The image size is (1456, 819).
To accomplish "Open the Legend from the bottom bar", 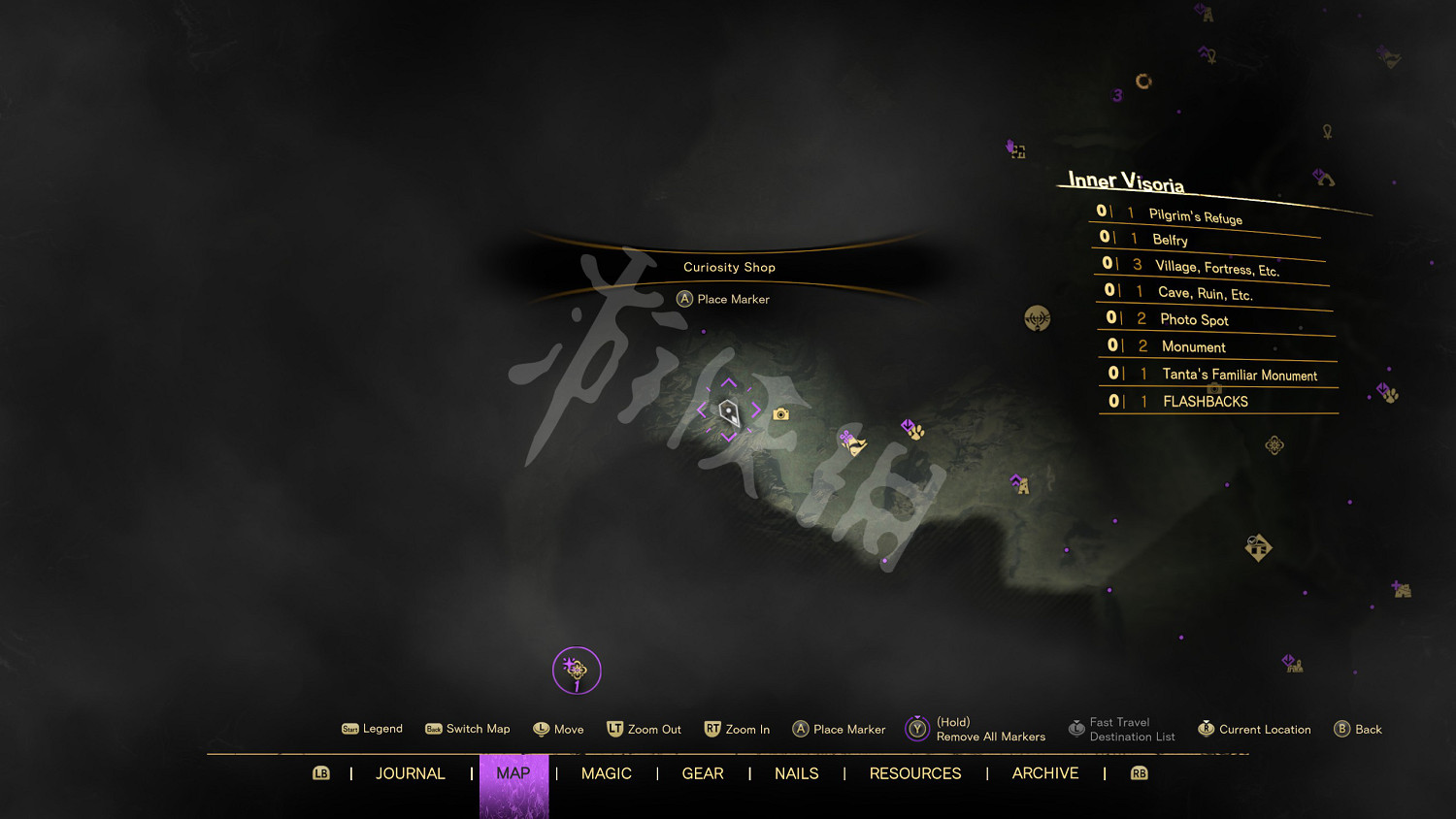I will coord(372,729).
